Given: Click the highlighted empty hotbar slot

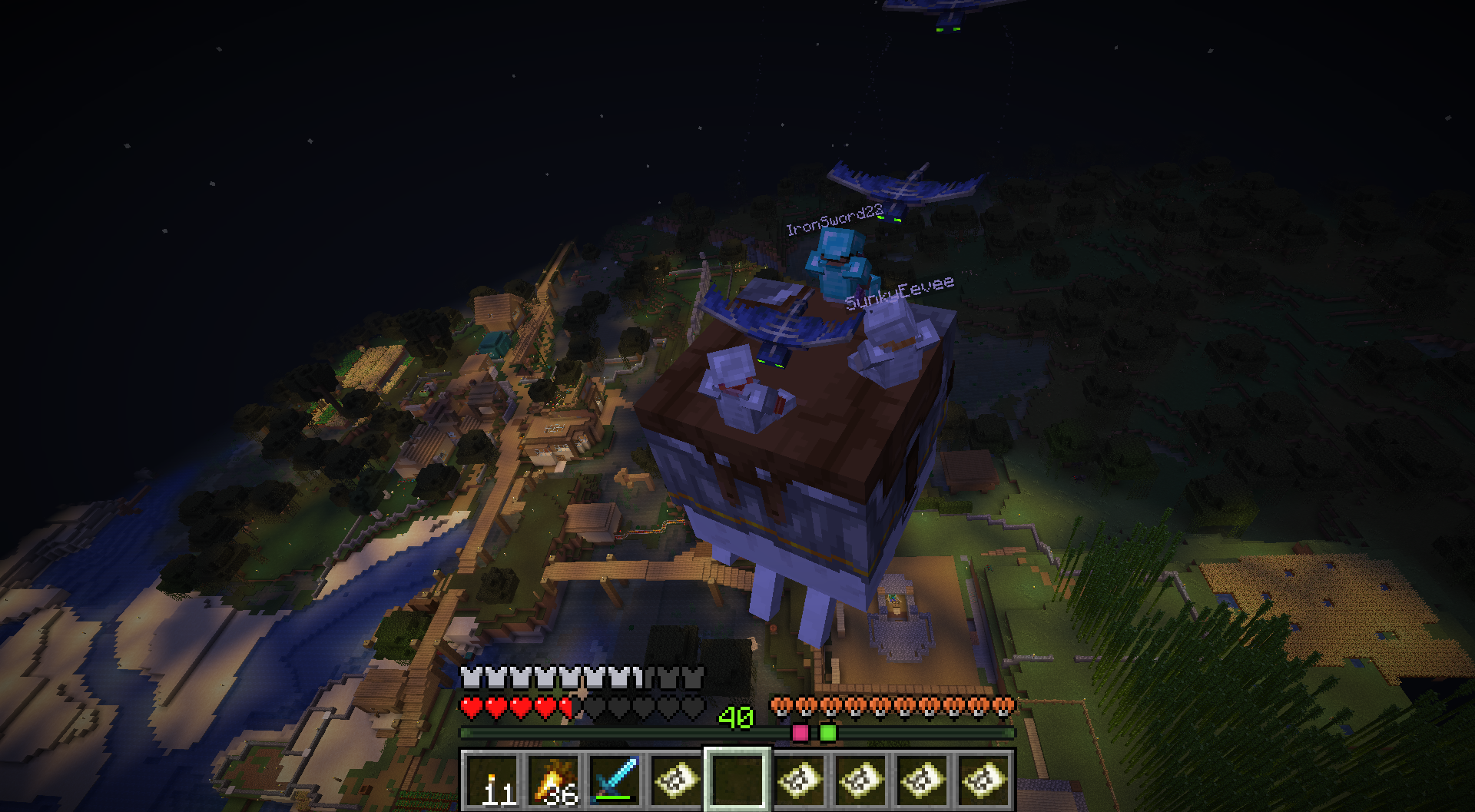Looking at the screenshot, I should click(737, 780).
